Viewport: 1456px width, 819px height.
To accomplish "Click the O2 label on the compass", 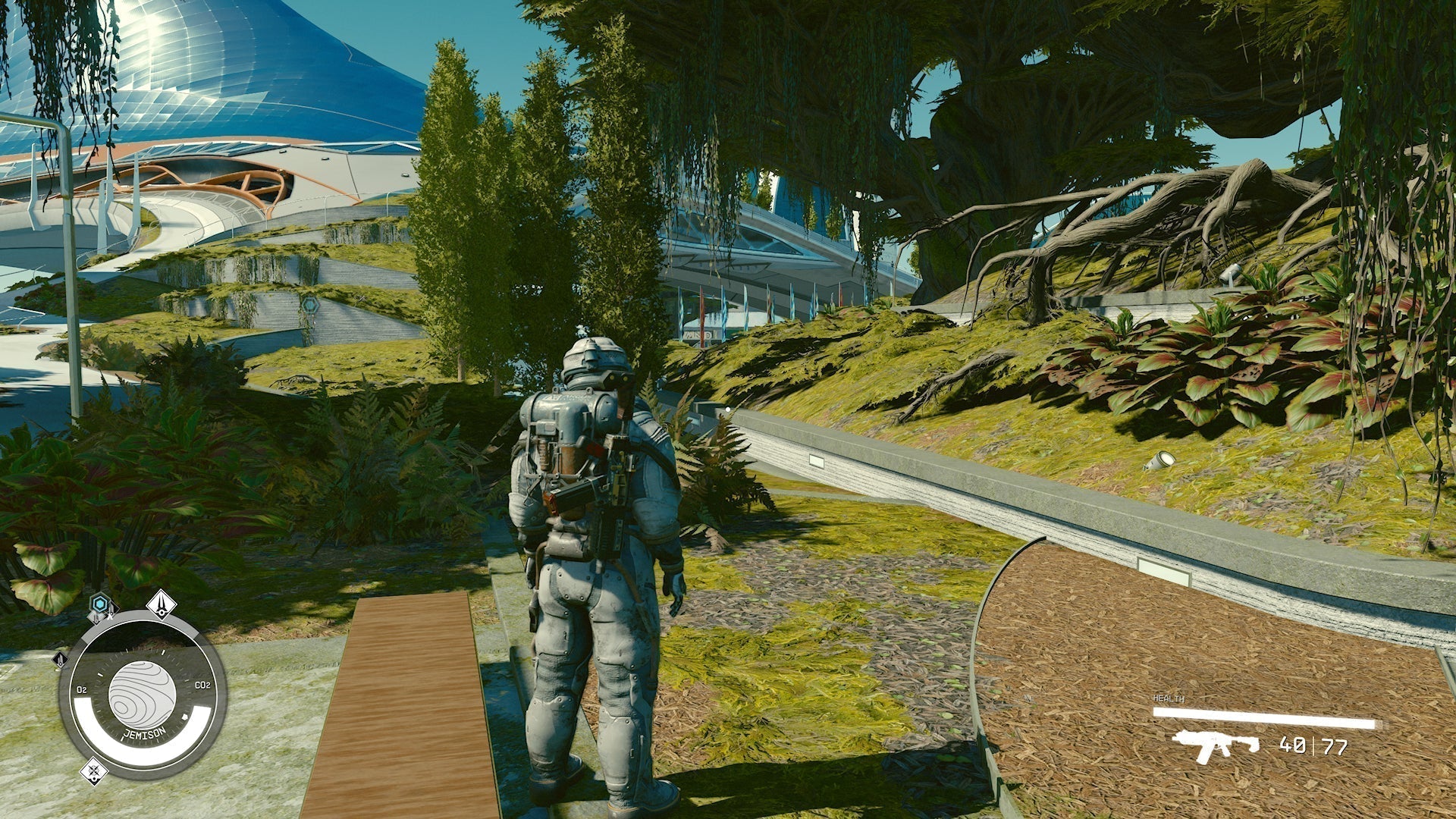I will (x=82, y=689).
